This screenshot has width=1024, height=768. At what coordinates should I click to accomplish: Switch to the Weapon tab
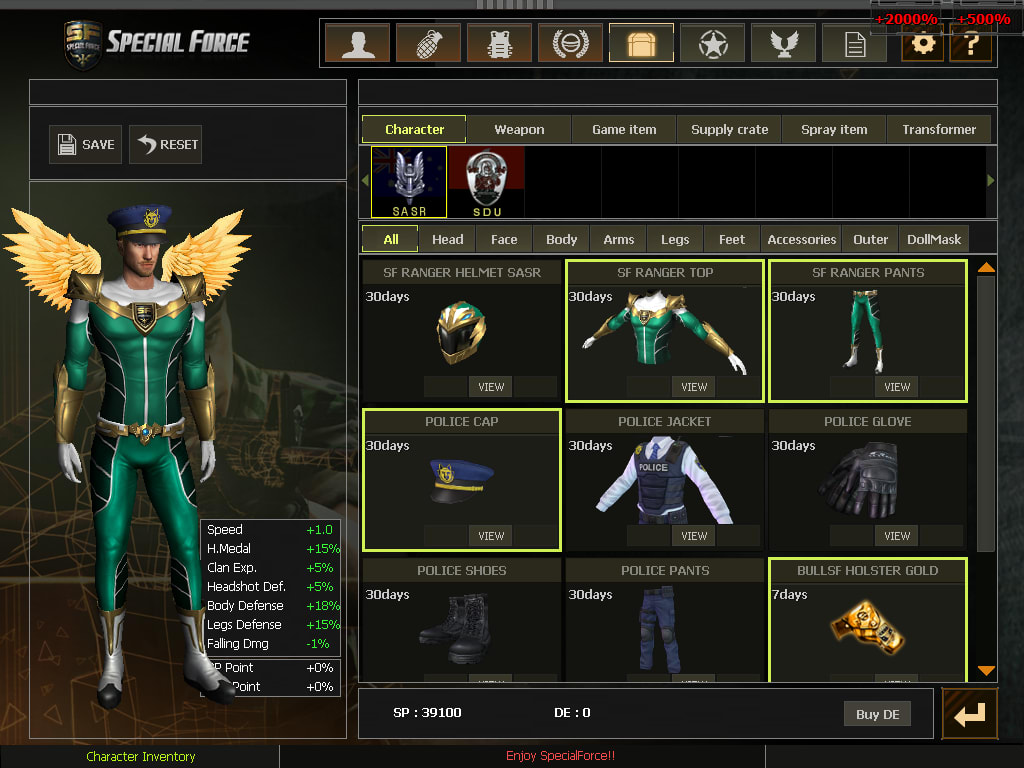pos(519,129)
